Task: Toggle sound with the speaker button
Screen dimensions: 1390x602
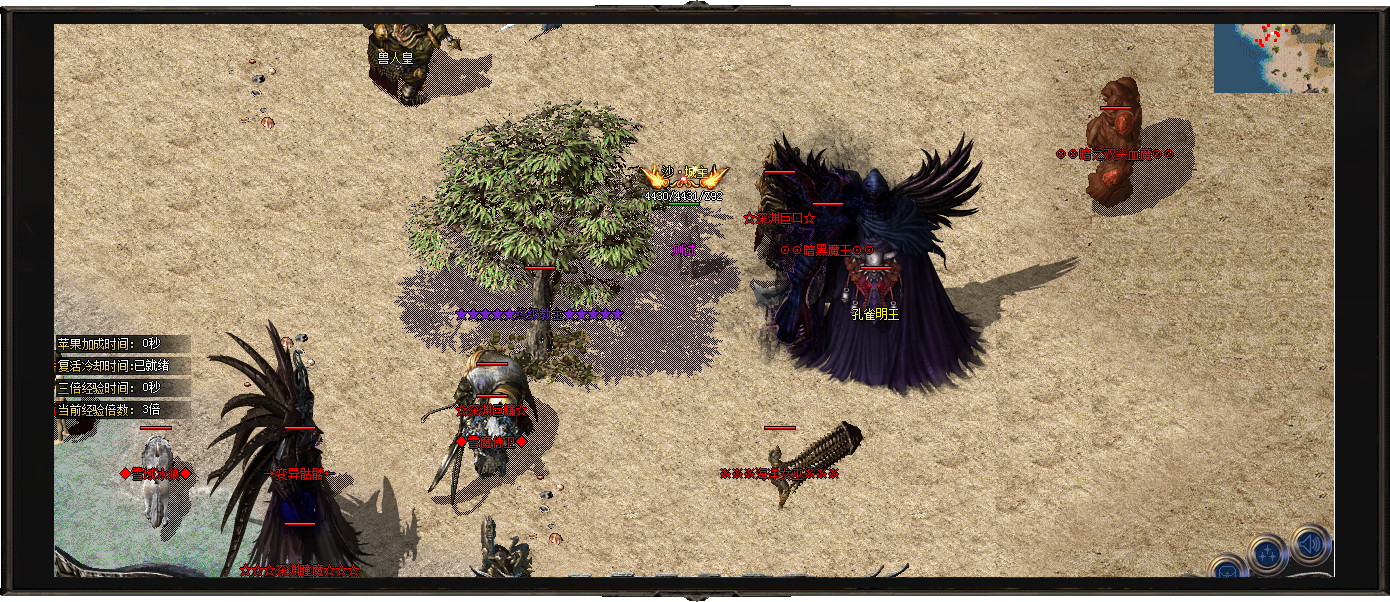Action: coord(1310,545)
